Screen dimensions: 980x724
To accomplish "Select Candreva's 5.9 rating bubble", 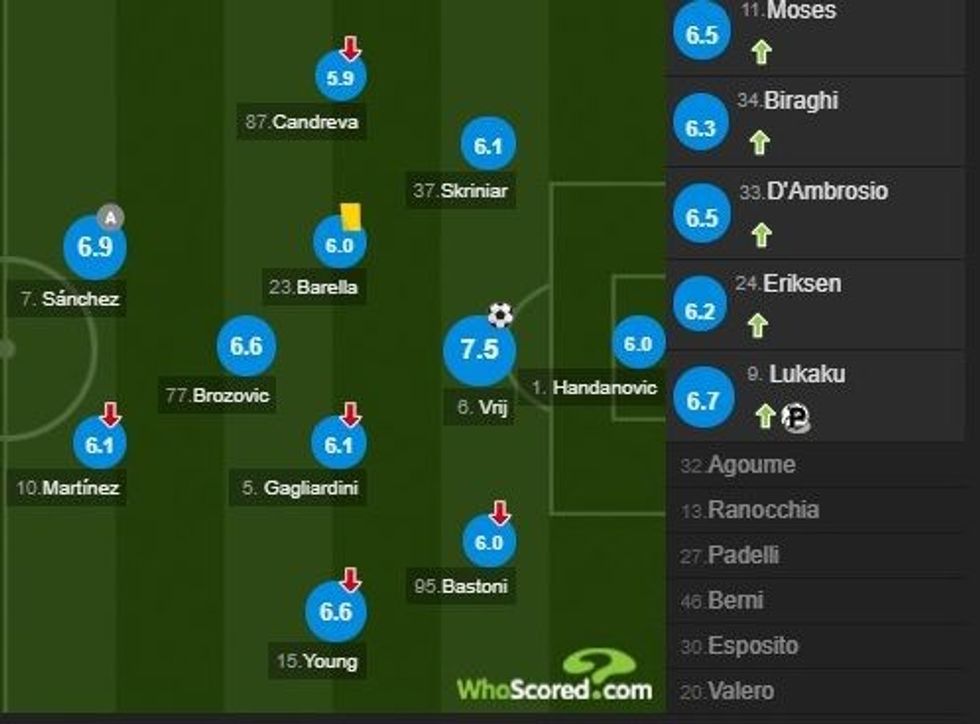I will pos(341,79).
